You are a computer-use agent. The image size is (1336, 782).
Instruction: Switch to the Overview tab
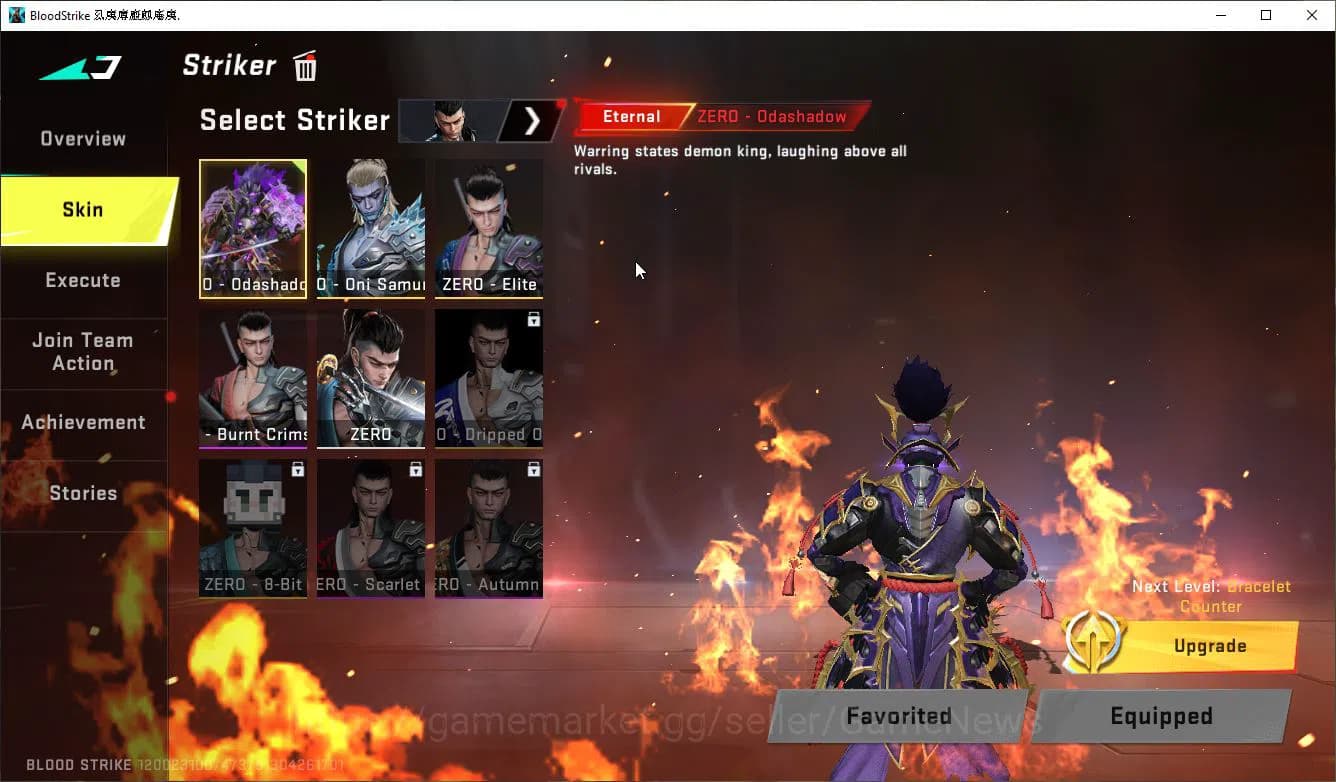(x=83, y=139)
